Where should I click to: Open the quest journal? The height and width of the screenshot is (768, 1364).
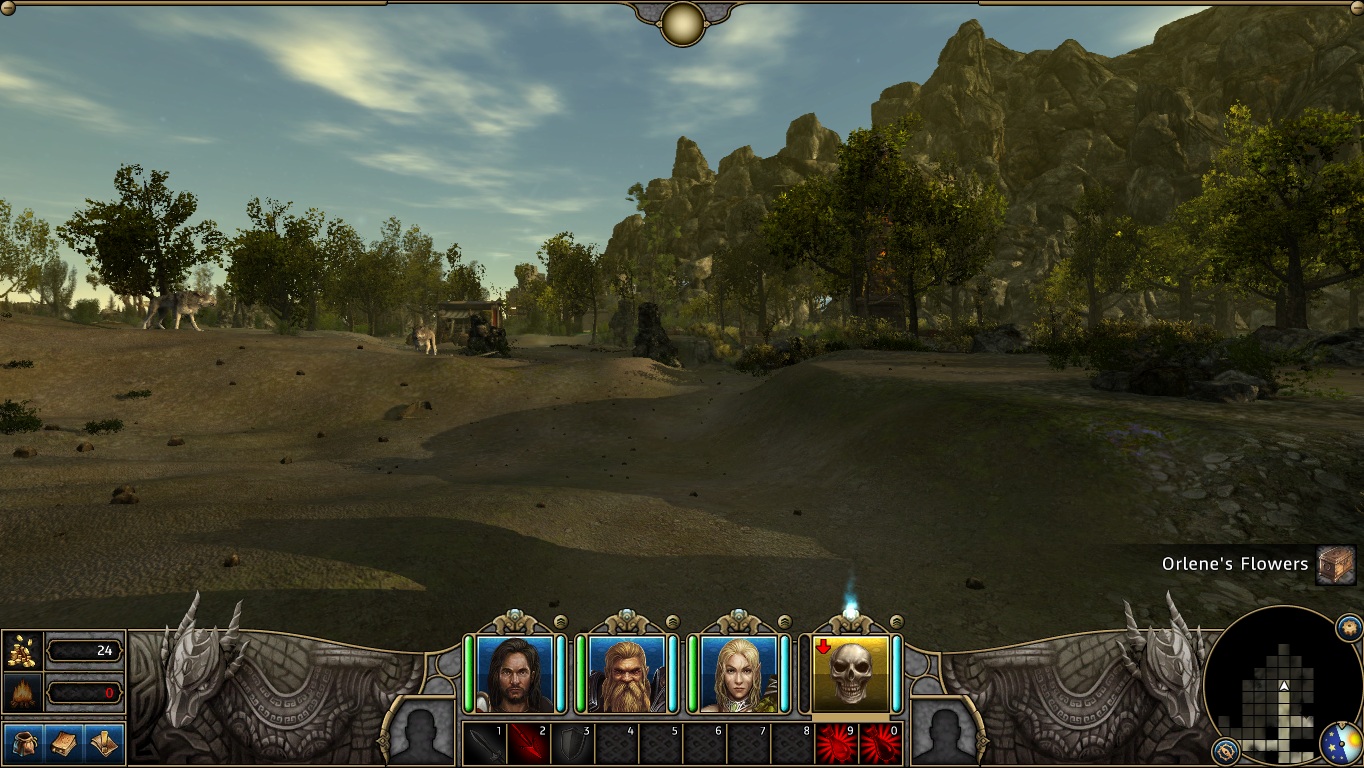coord(104,743)
